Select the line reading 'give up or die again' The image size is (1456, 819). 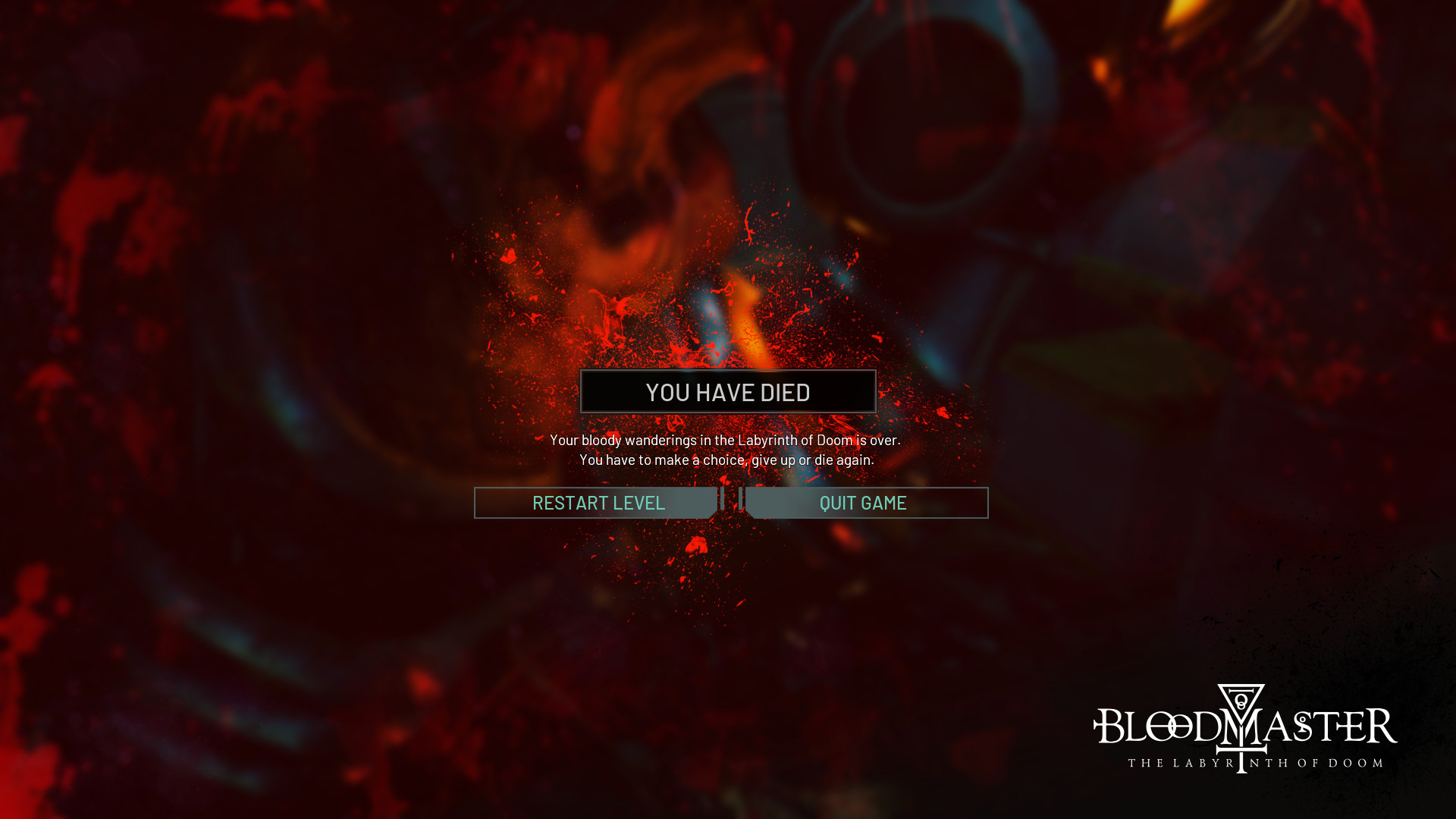(727, 458)
